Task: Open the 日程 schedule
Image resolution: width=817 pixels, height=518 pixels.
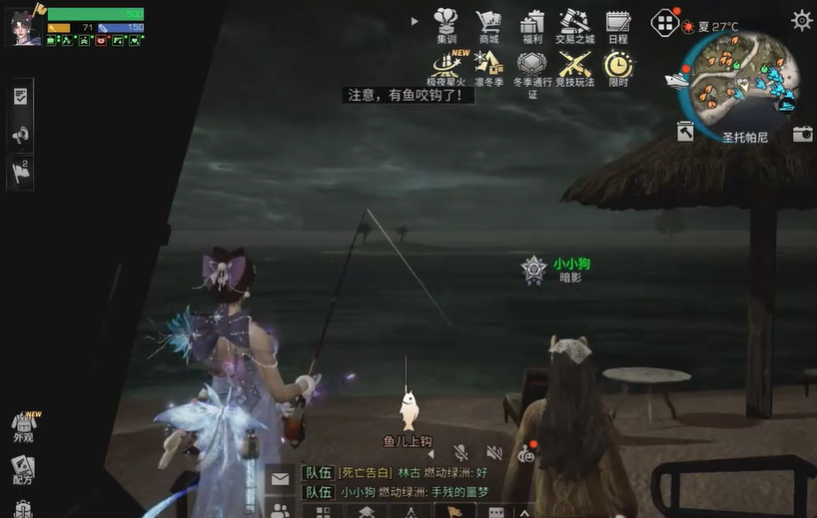Action: [x=618, y=24]
